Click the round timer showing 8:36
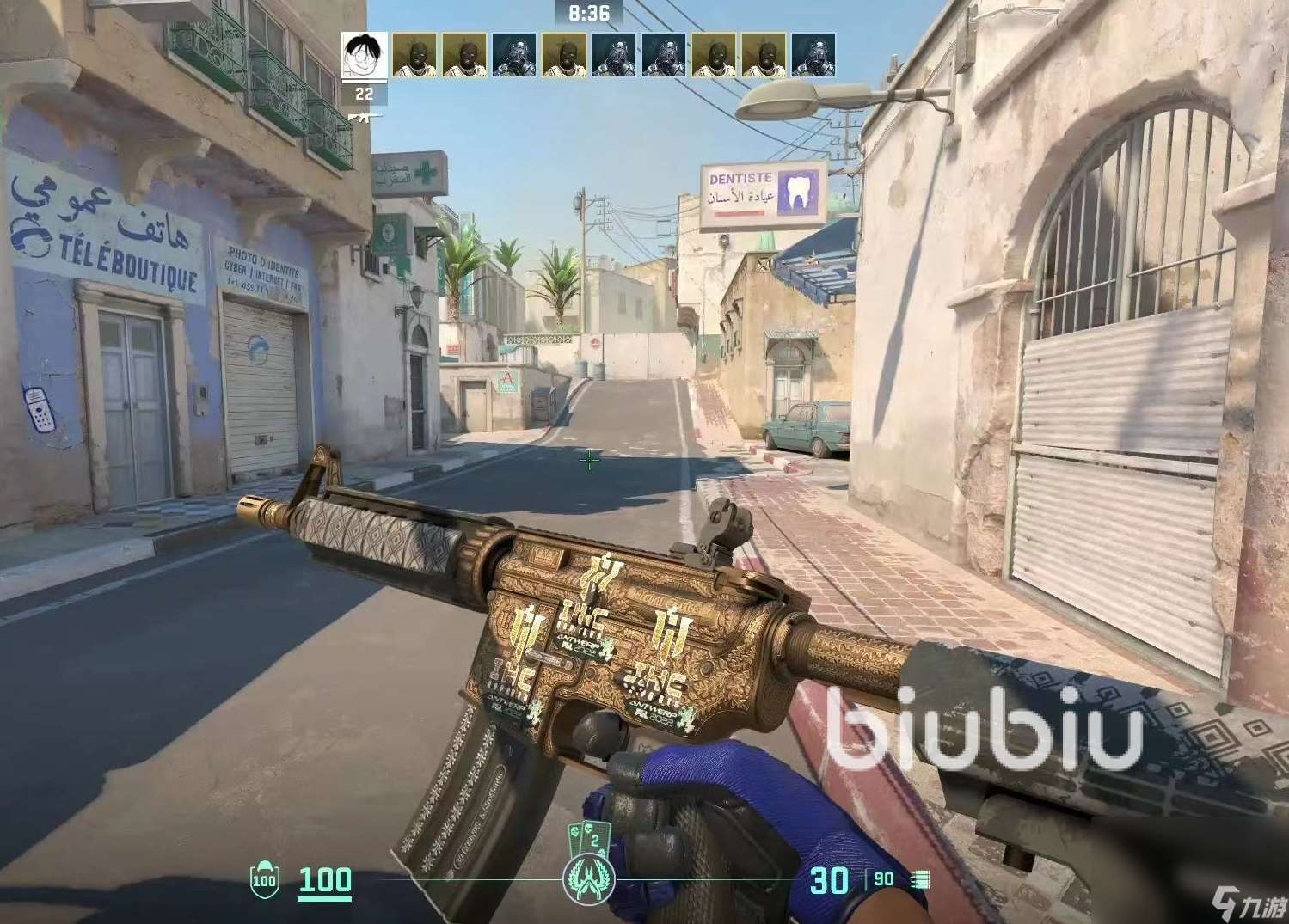The width and height of the screenshot is (1289, 924). 588,12
